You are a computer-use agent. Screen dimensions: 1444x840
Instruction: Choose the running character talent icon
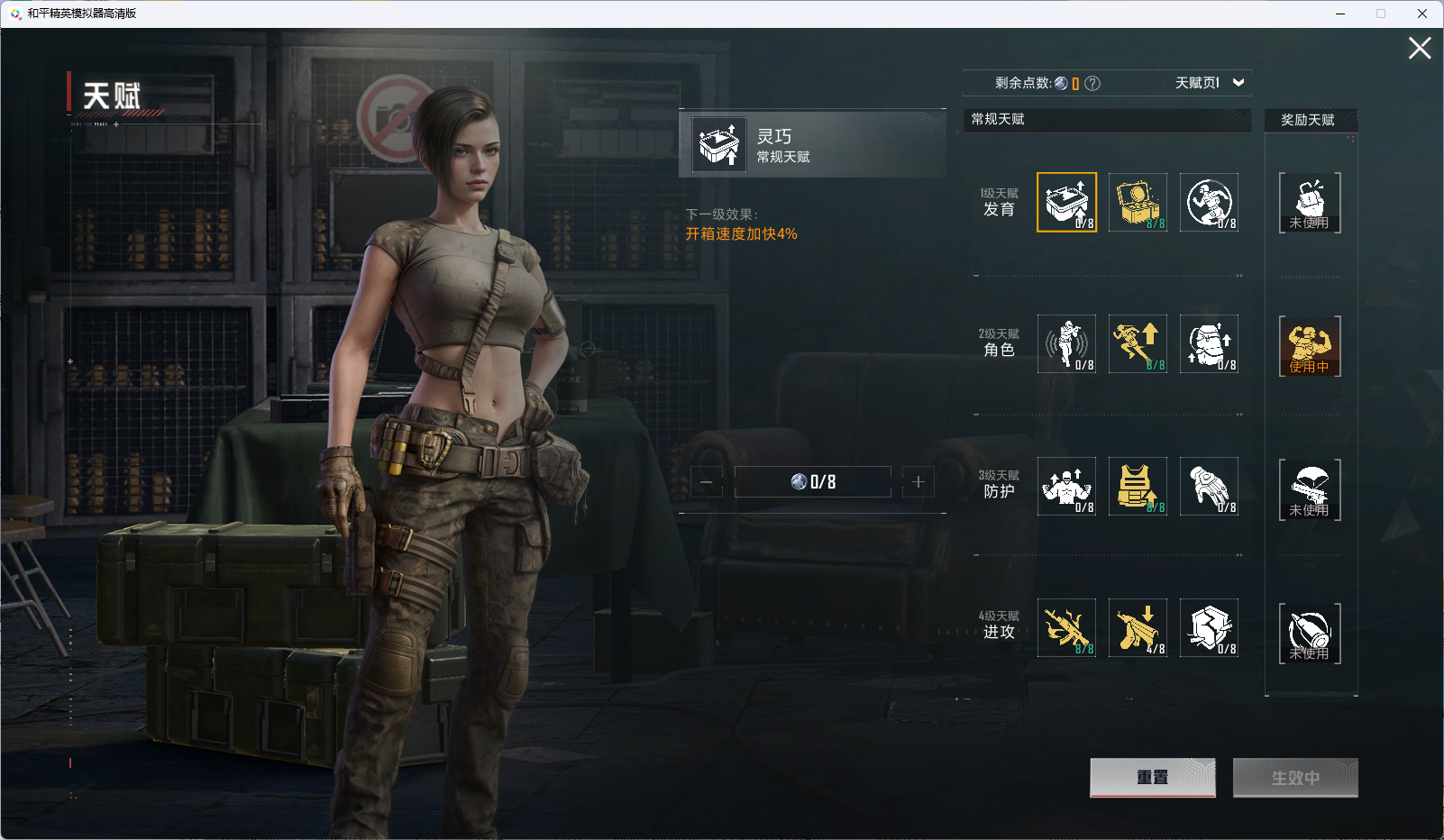coord(1138,343)
